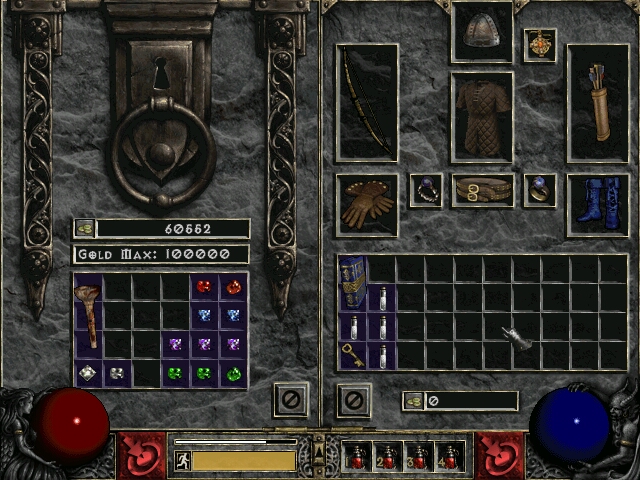Select the gold key in inventory
Image resolution: width=640 pixels, height=480 pixels.
pyautogui.click(x=353, y=356)
